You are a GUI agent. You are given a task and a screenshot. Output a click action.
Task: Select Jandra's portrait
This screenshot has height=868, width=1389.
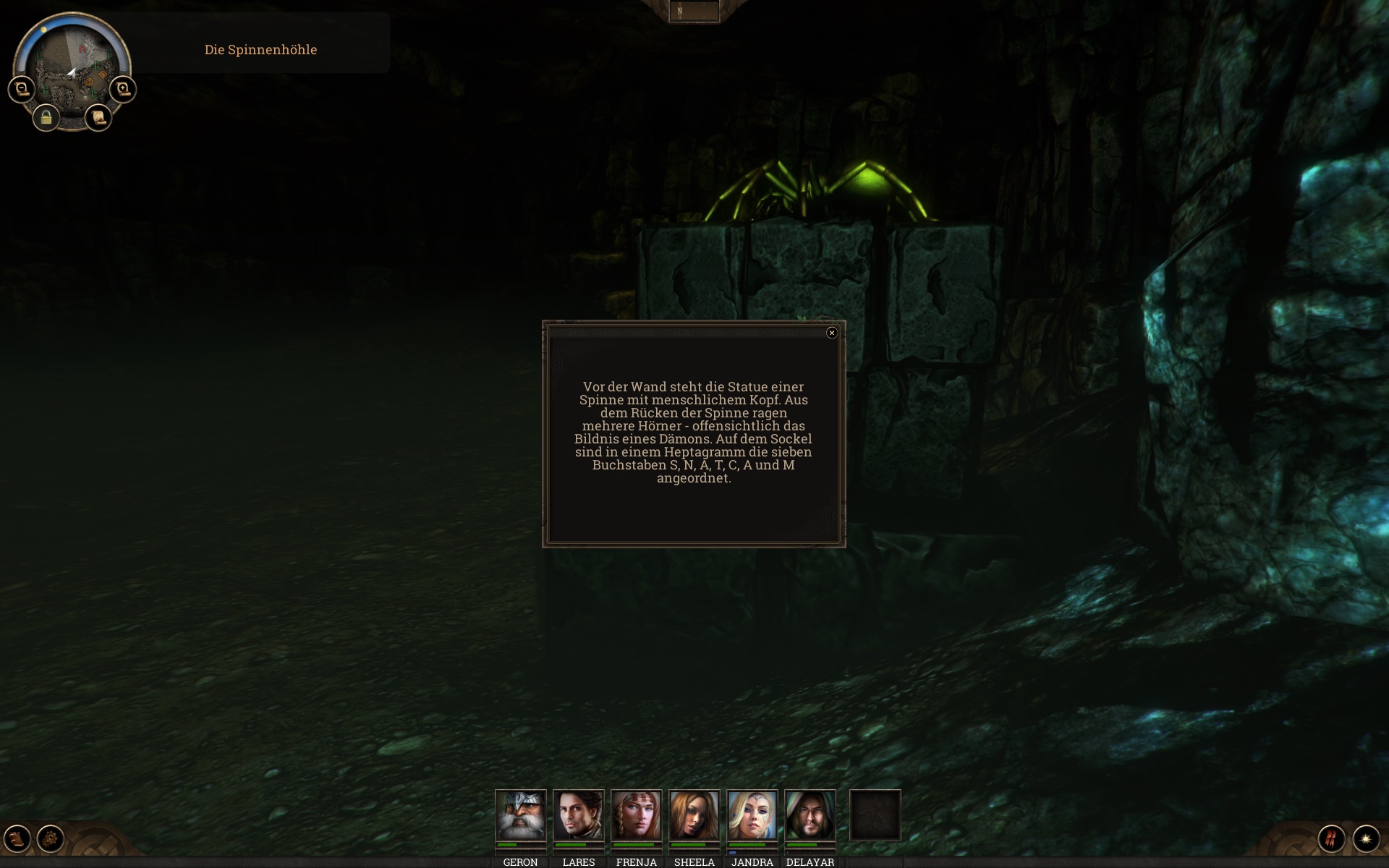coord(752,815)
